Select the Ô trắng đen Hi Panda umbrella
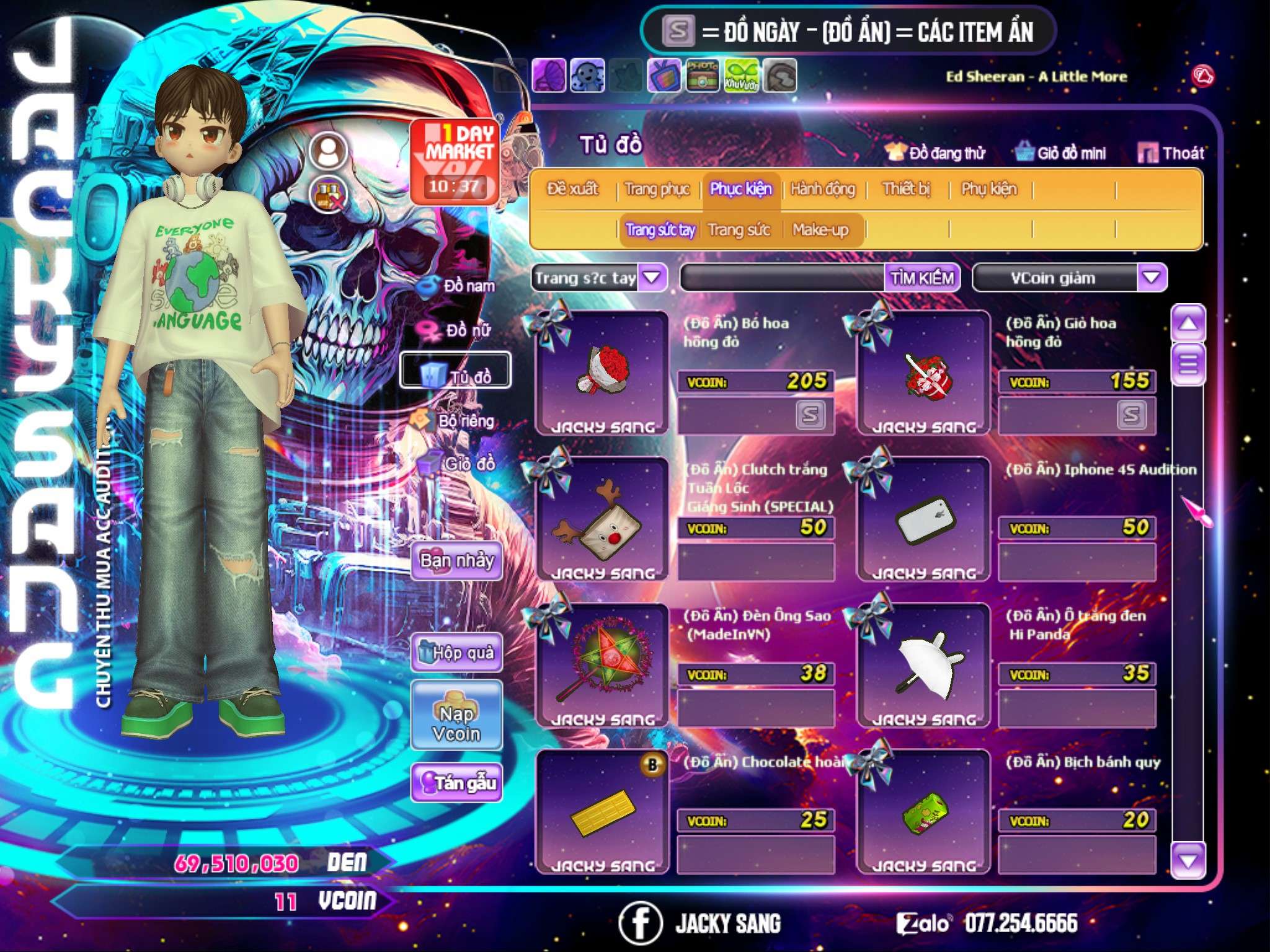The height and width of the screenshot is (952, 1270). coord(924,664)
